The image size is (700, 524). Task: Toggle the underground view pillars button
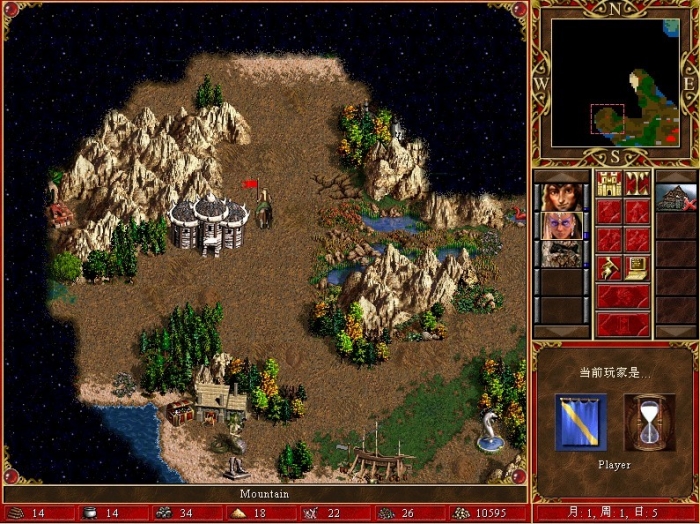(x=638, y=183)
